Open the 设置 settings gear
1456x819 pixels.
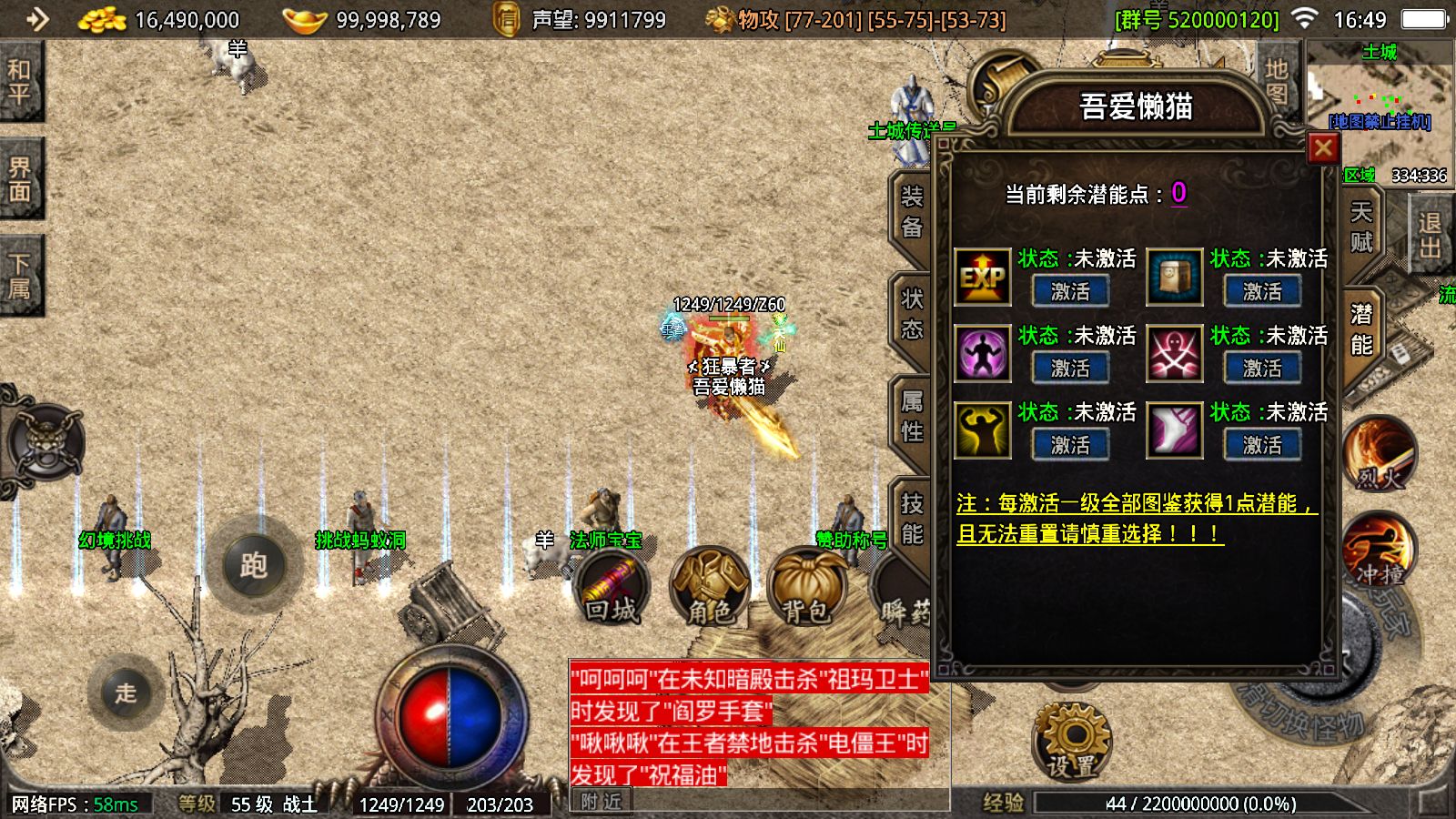[1072, 740]
